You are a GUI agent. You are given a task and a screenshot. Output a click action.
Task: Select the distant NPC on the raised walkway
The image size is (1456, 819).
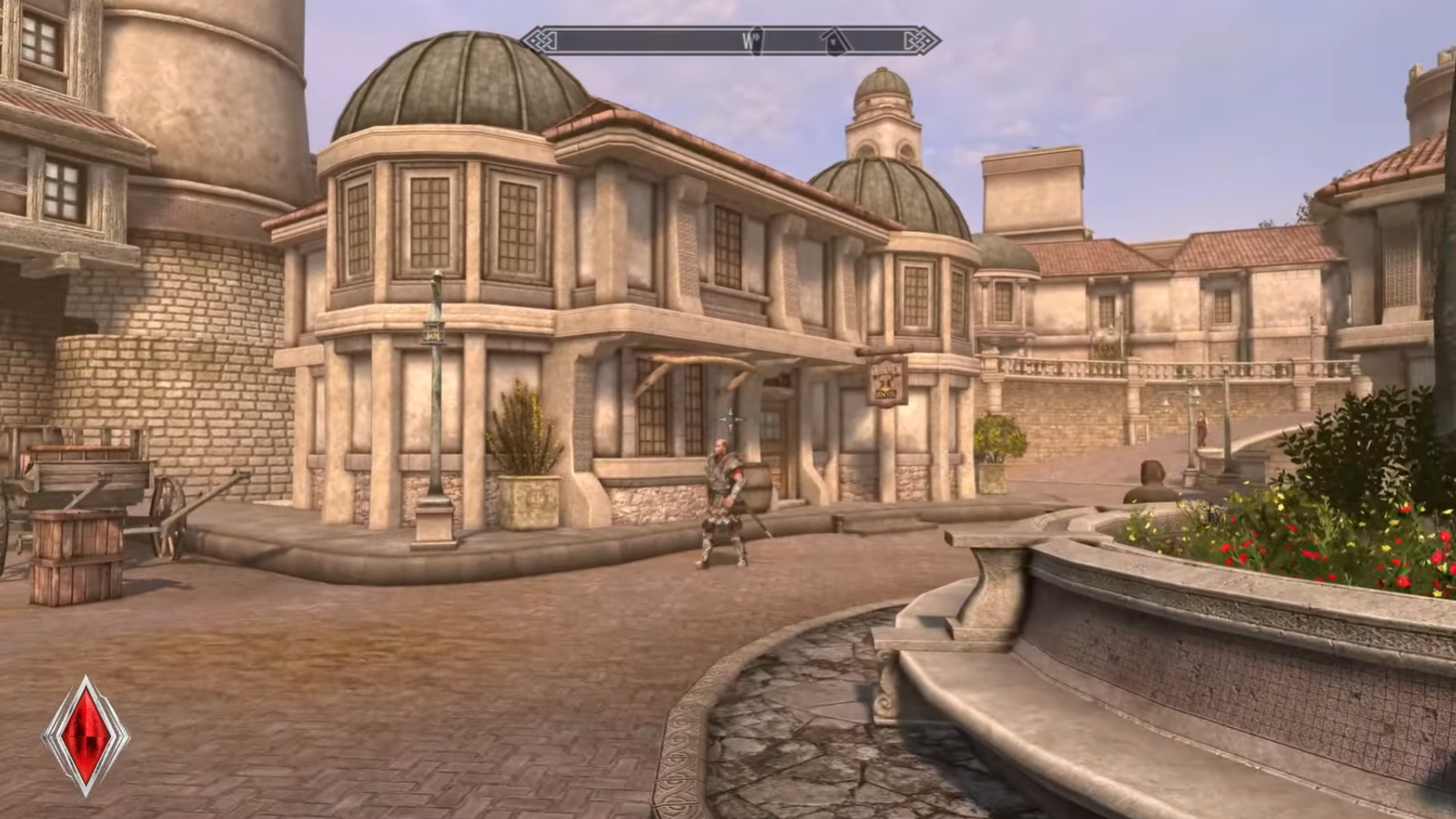point(1201,428)
